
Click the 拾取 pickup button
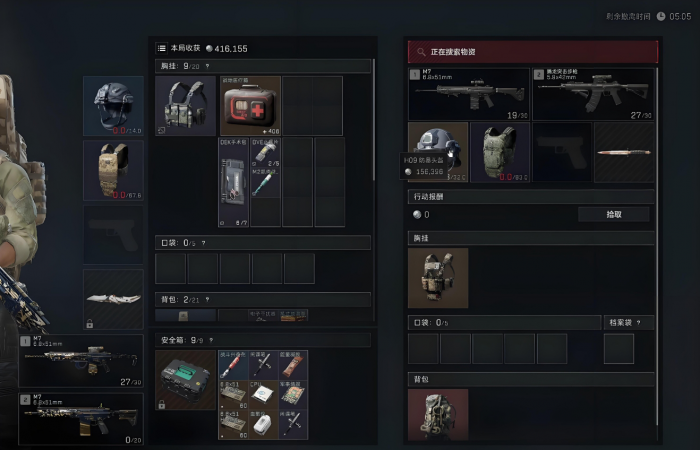click(x=613, y=214)
